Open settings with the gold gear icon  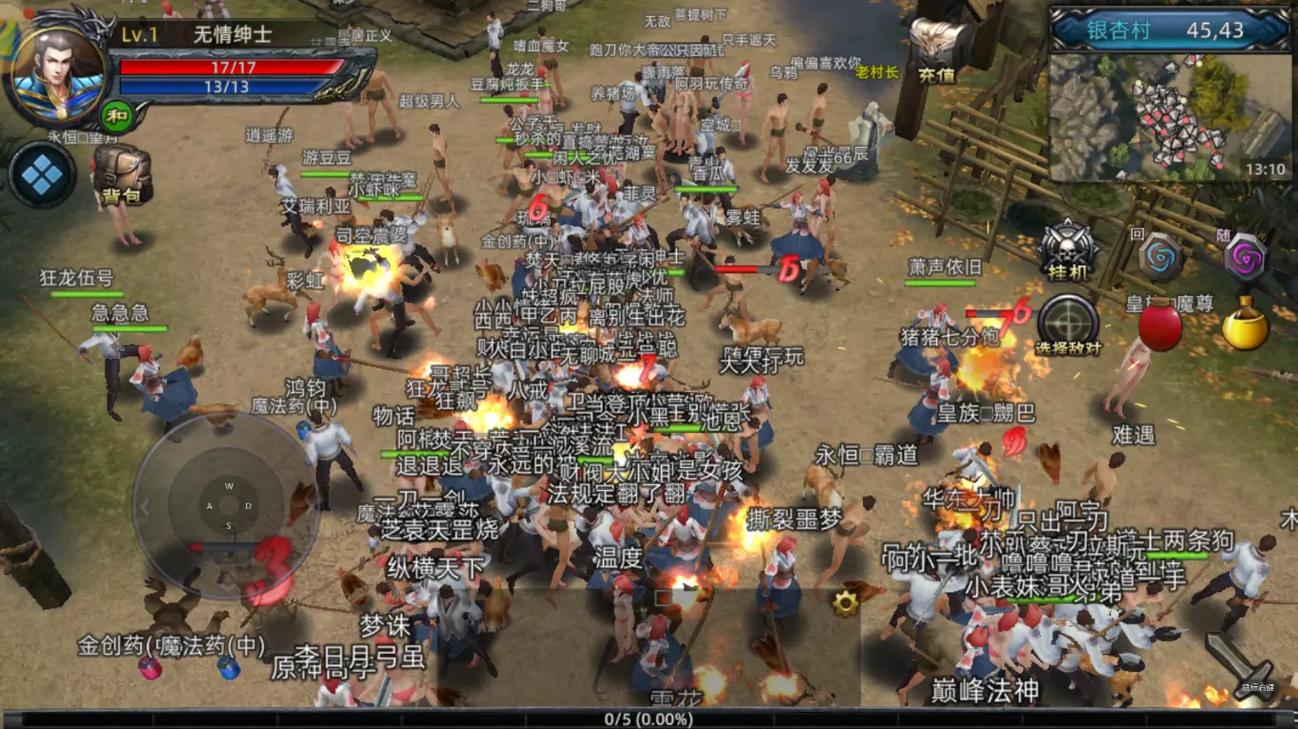pyautogui.click(x=846, y=602)
